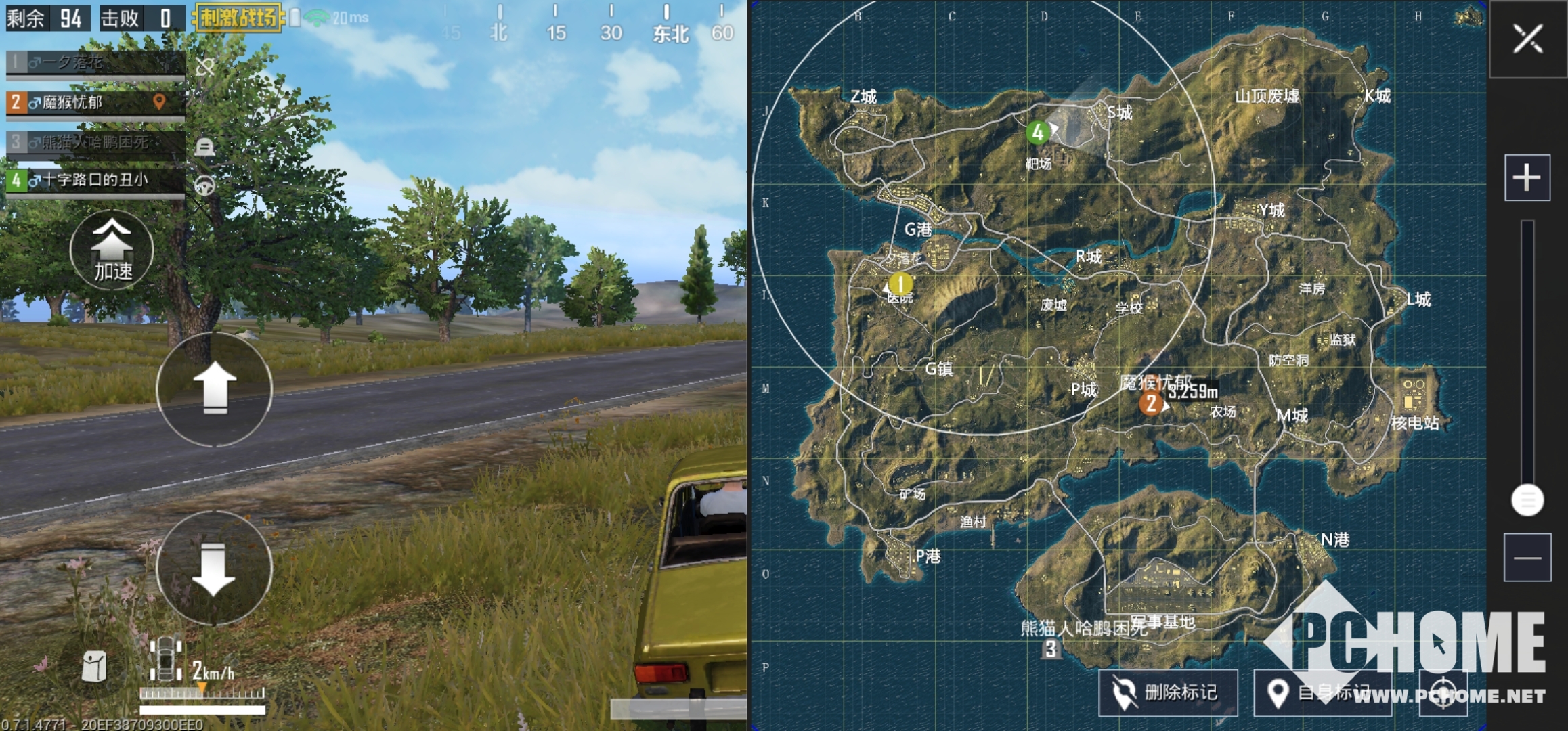1568x731 pixels.
Task: Place a self marker with 自身标记
Action: (1322, 692)
